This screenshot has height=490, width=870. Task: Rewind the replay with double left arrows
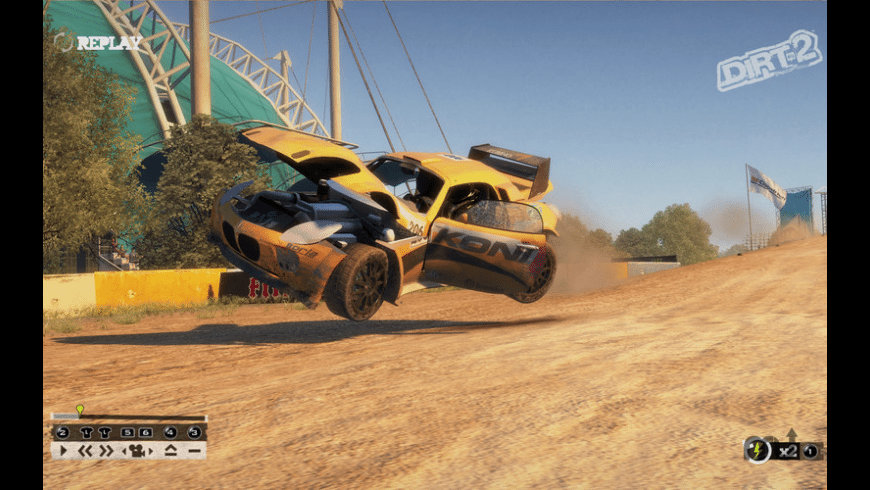(85, 451)
